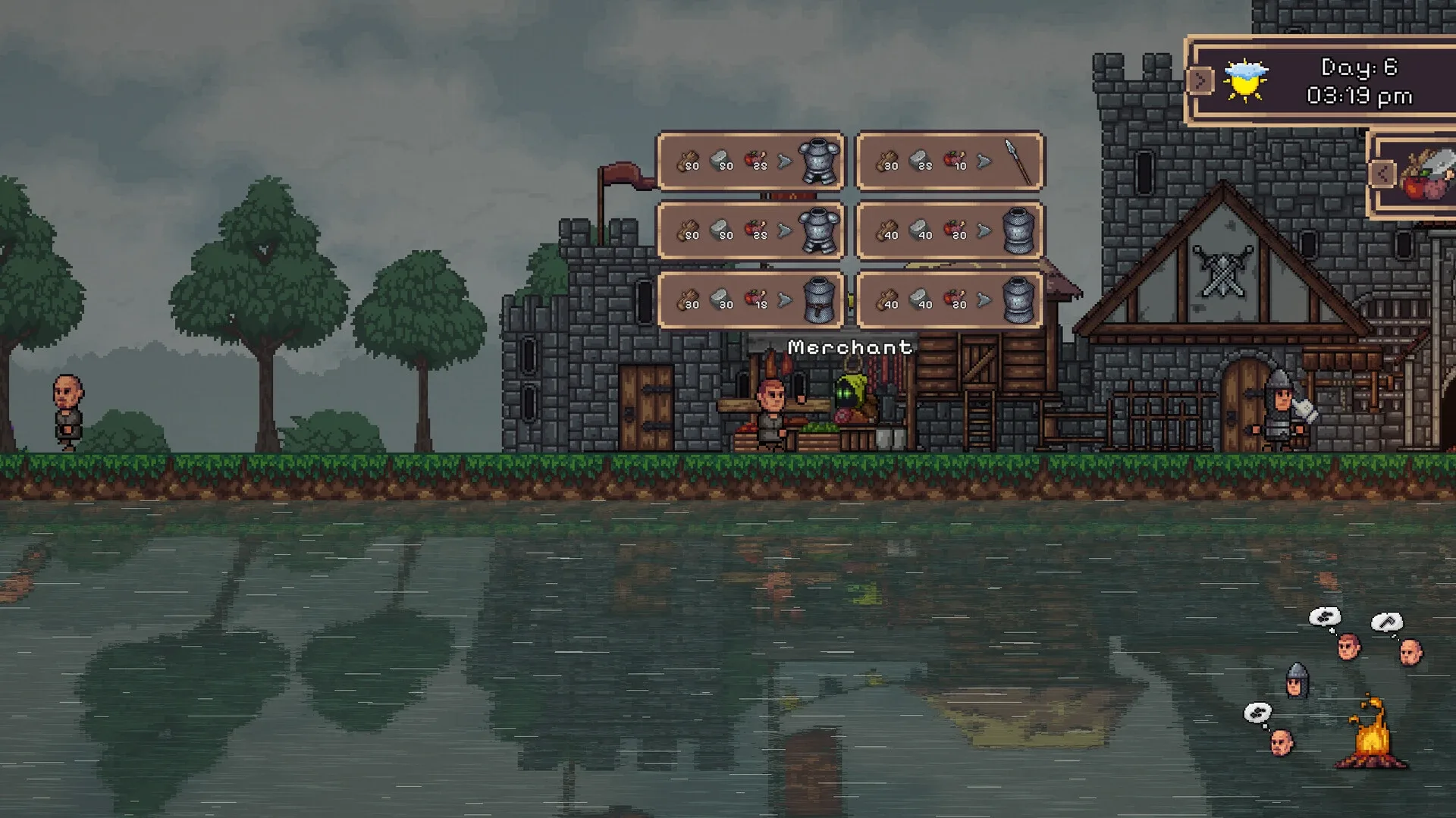Click the chainmail vest icon in the bottom-left recipe
The image size is (1456, 818).
coord(820,301)
